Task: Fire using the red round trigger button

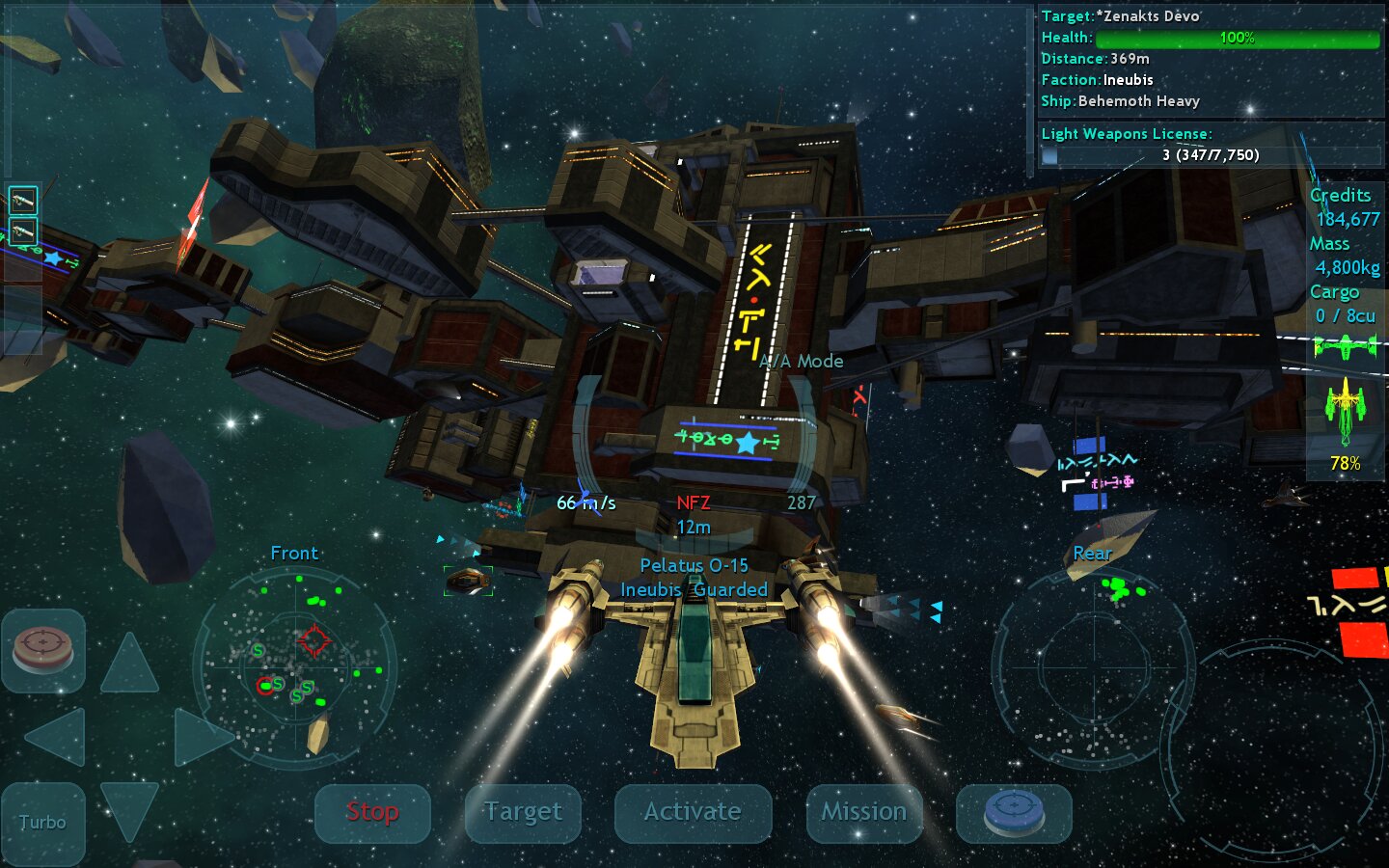Action: (x=42, y=650)
